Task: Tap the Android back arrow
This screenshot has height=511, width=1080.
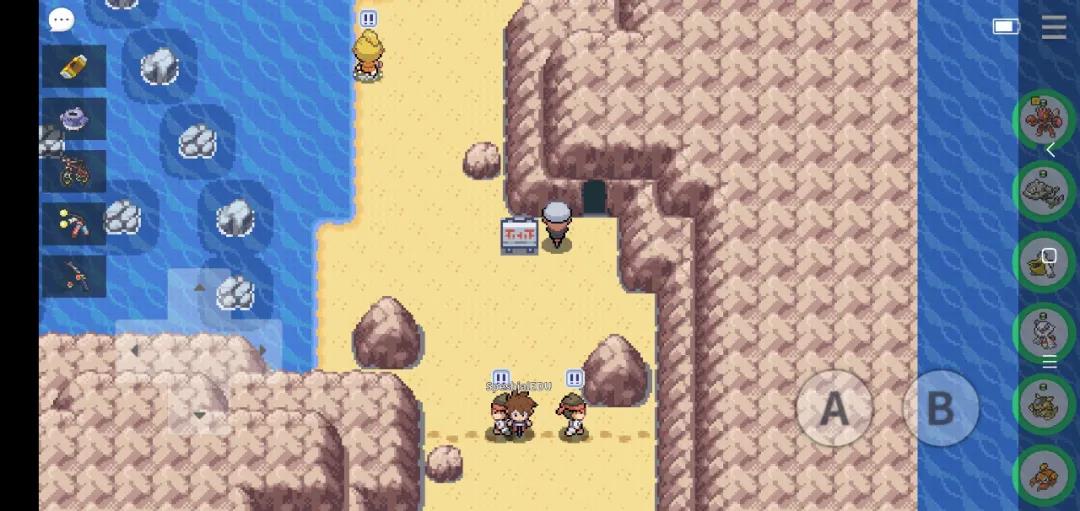Action: tap(1051, 150)
